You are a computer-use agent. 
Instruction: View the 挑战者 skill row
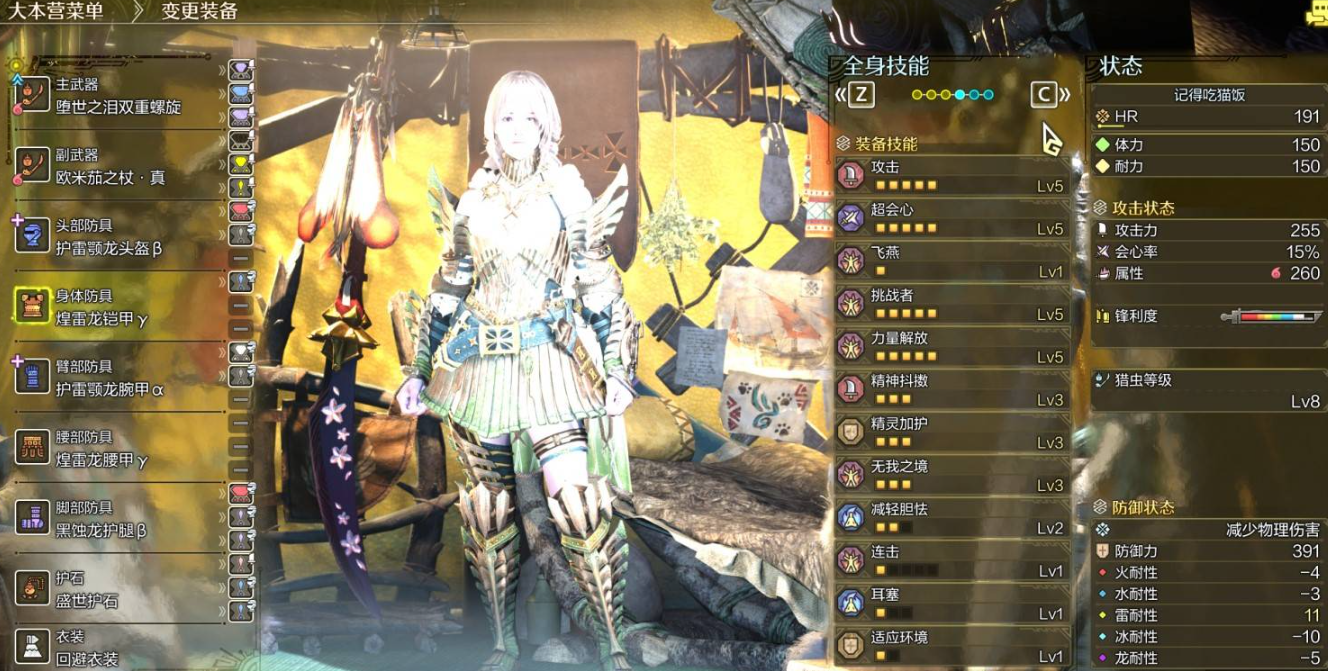point(950,305)
